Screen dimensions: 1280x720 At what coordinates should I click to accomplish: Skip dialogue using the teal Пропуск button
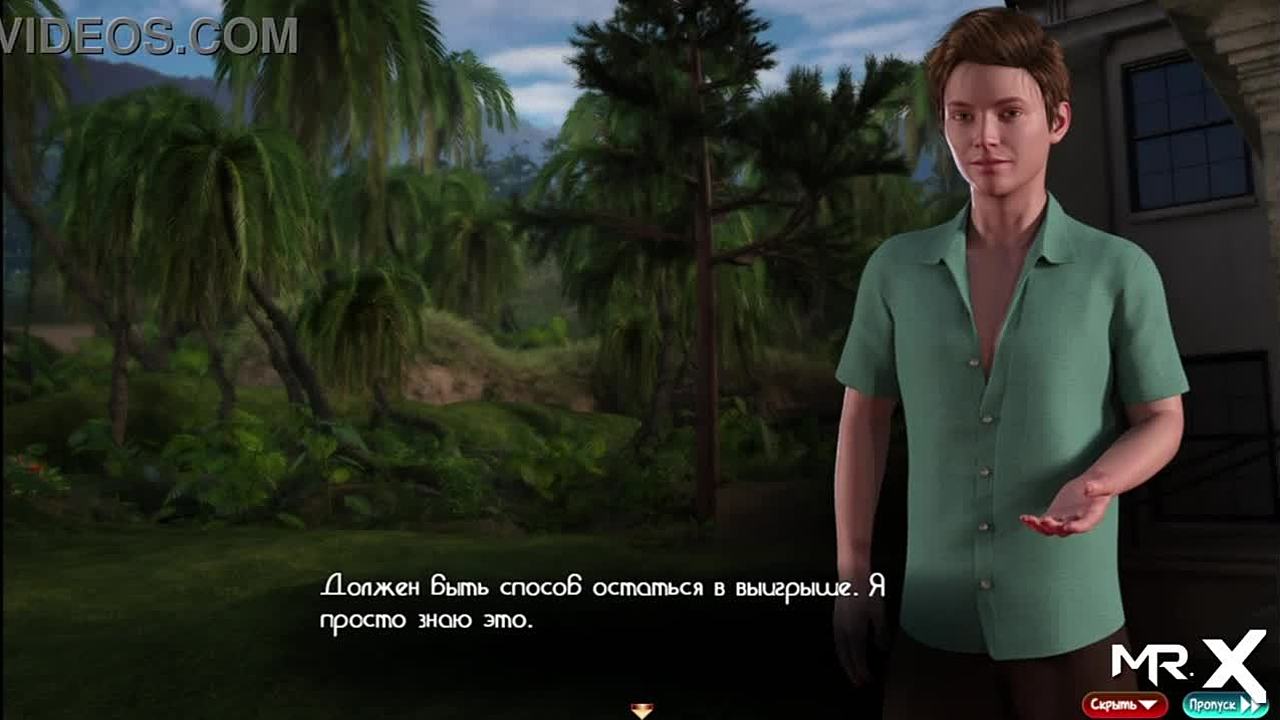[1223, 705]
